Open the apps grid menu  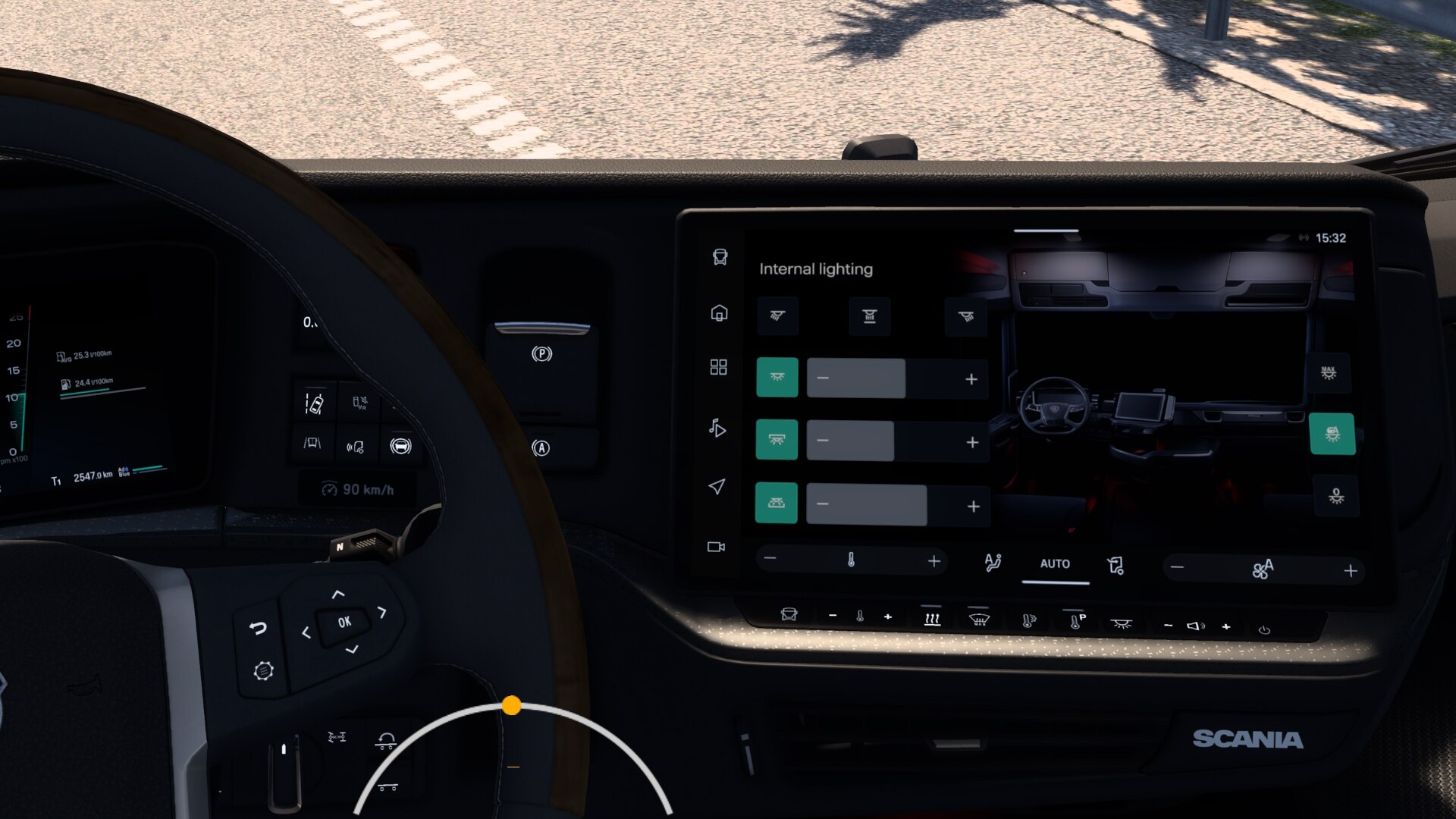[x=718, y=367]
